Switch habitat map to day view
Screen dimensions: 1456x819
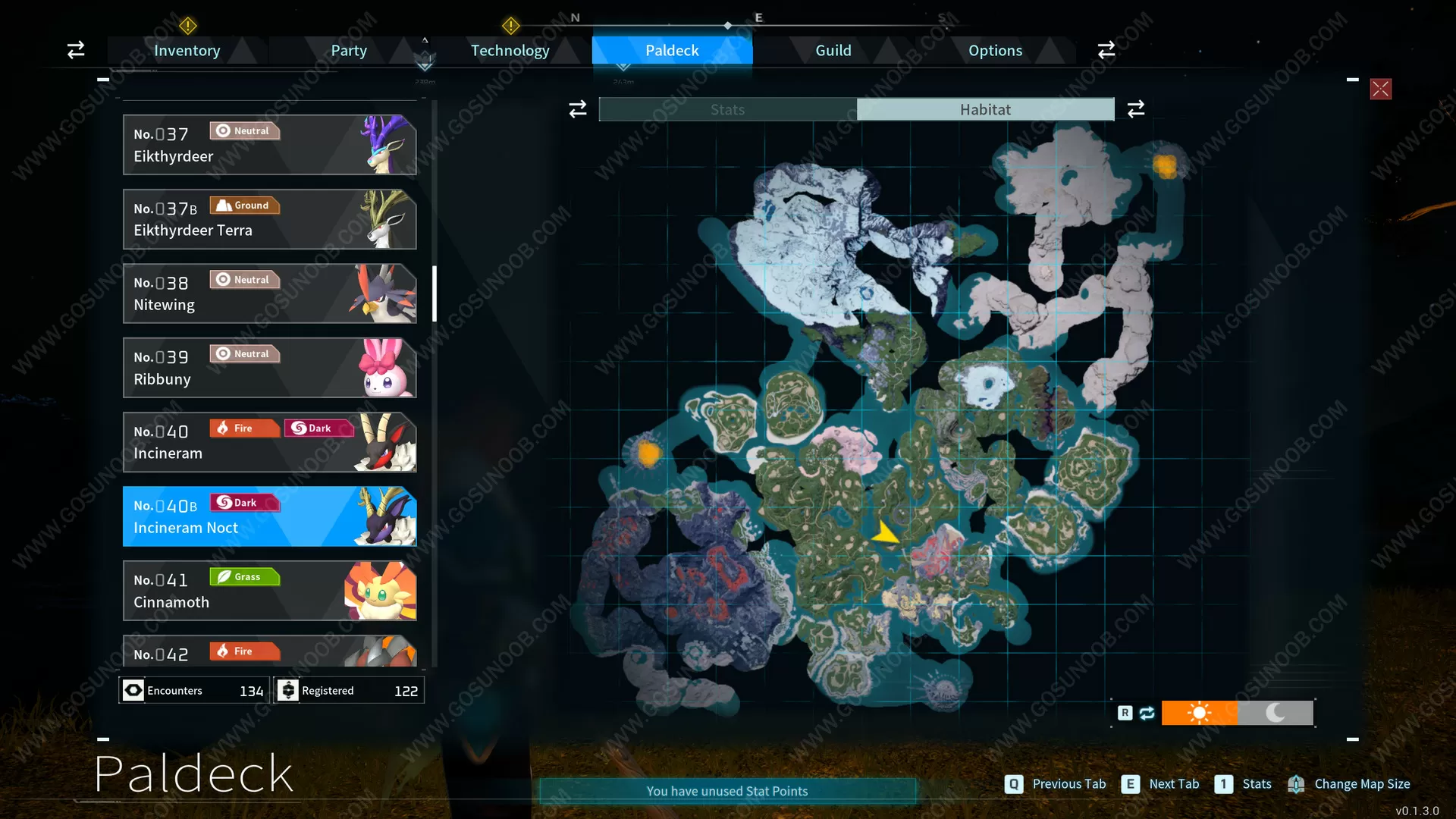pos(1200,713)
